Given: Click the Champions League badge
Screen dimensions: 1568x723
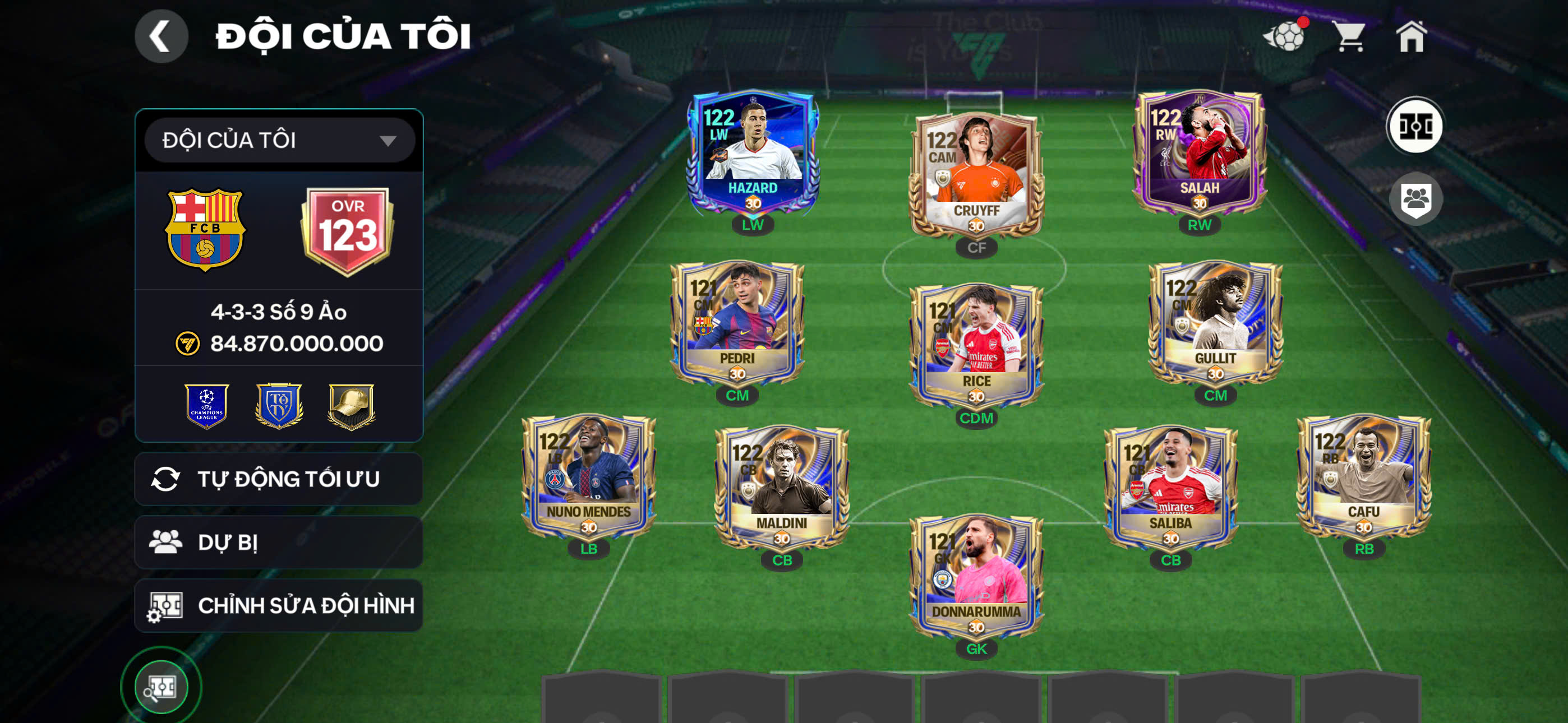Looking at the screenshot, I should pyautogui.click(x=207, y=406).
